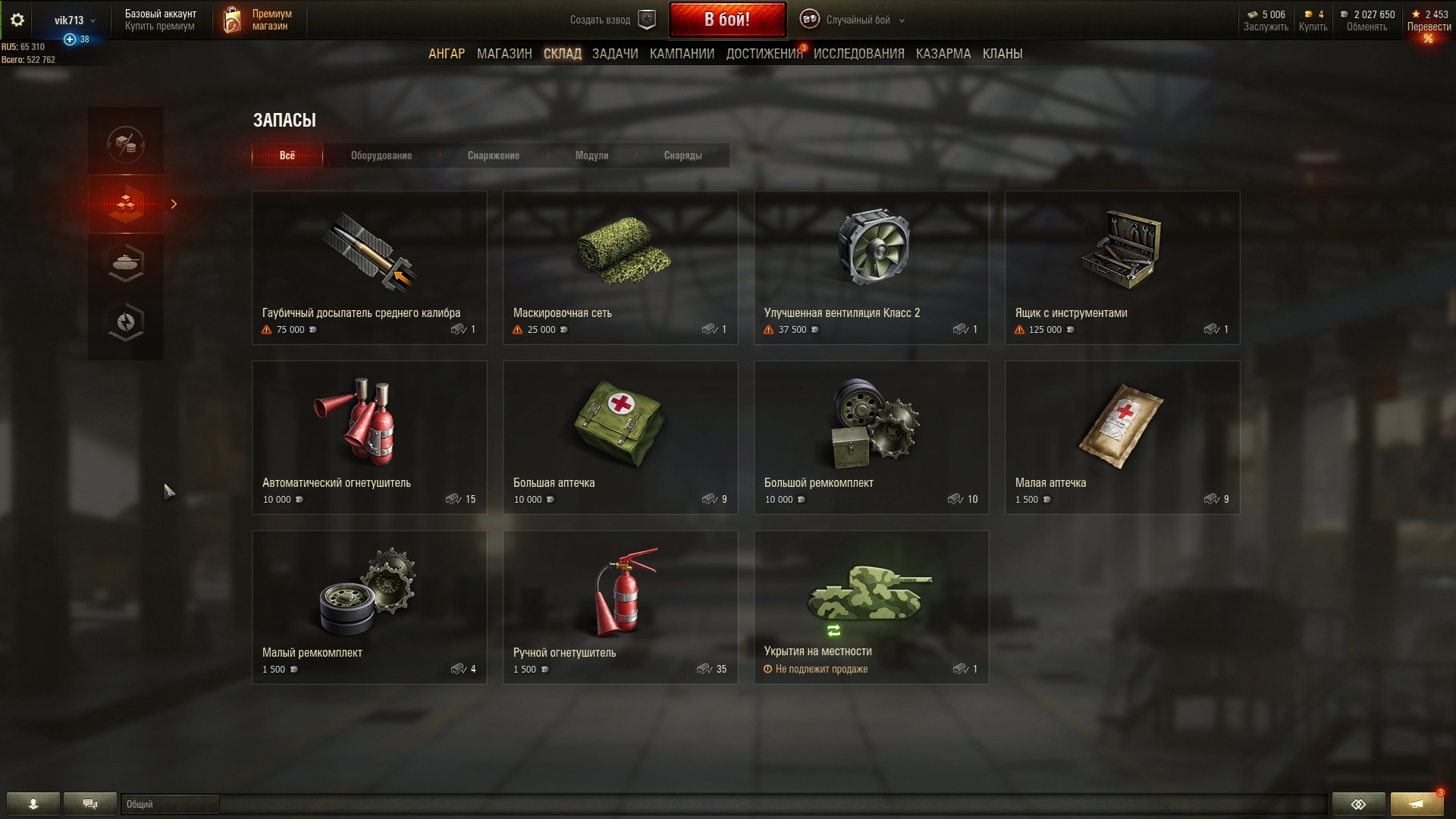Go to the АНГАР screen
Viewport: 1456px width, 819px height.
pyautogui.click(x=446, y=54)
